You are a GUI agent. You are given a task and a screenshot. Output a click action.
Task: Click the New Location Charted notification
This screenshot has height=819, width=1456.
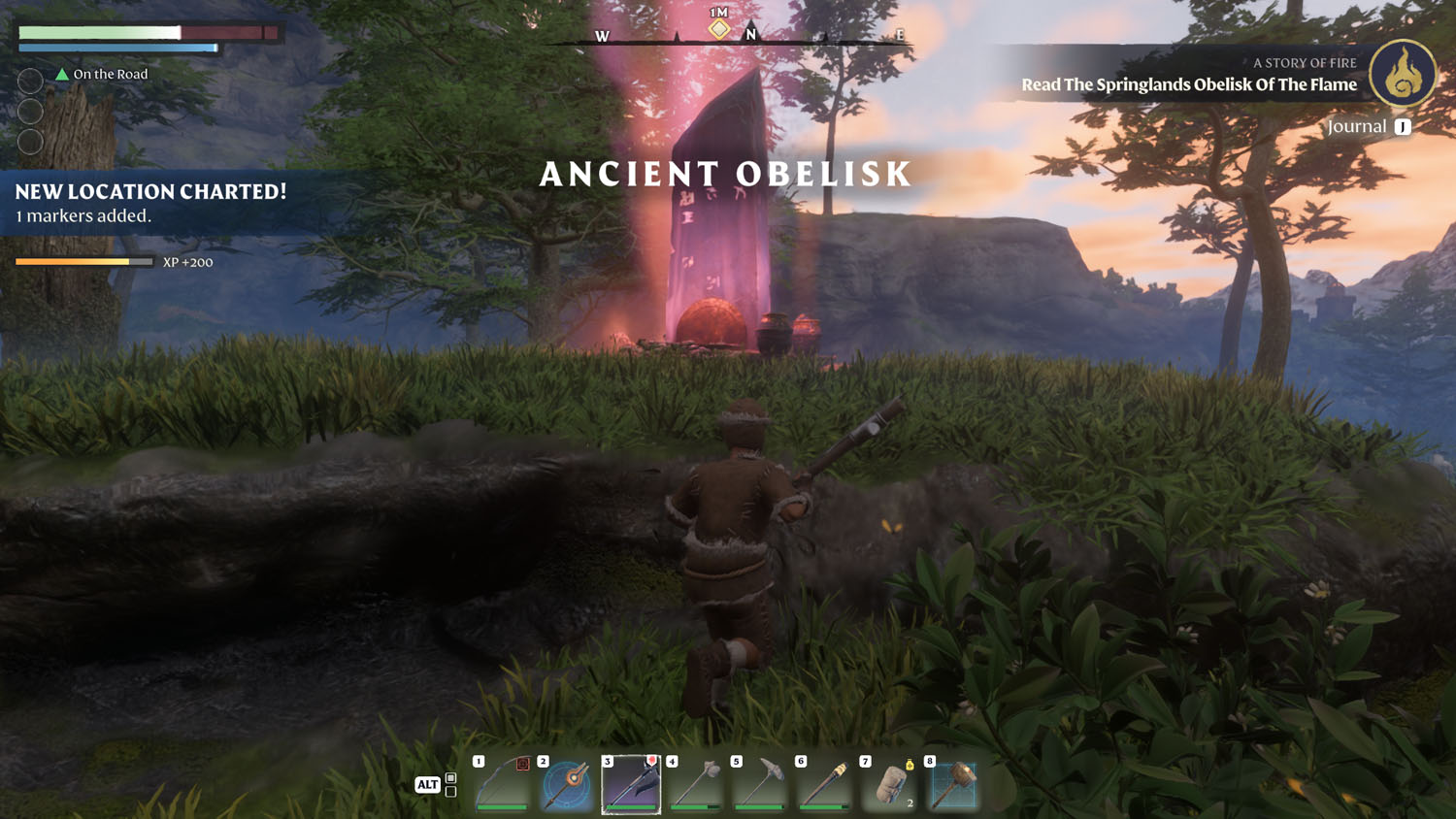[x=151, y=202]
